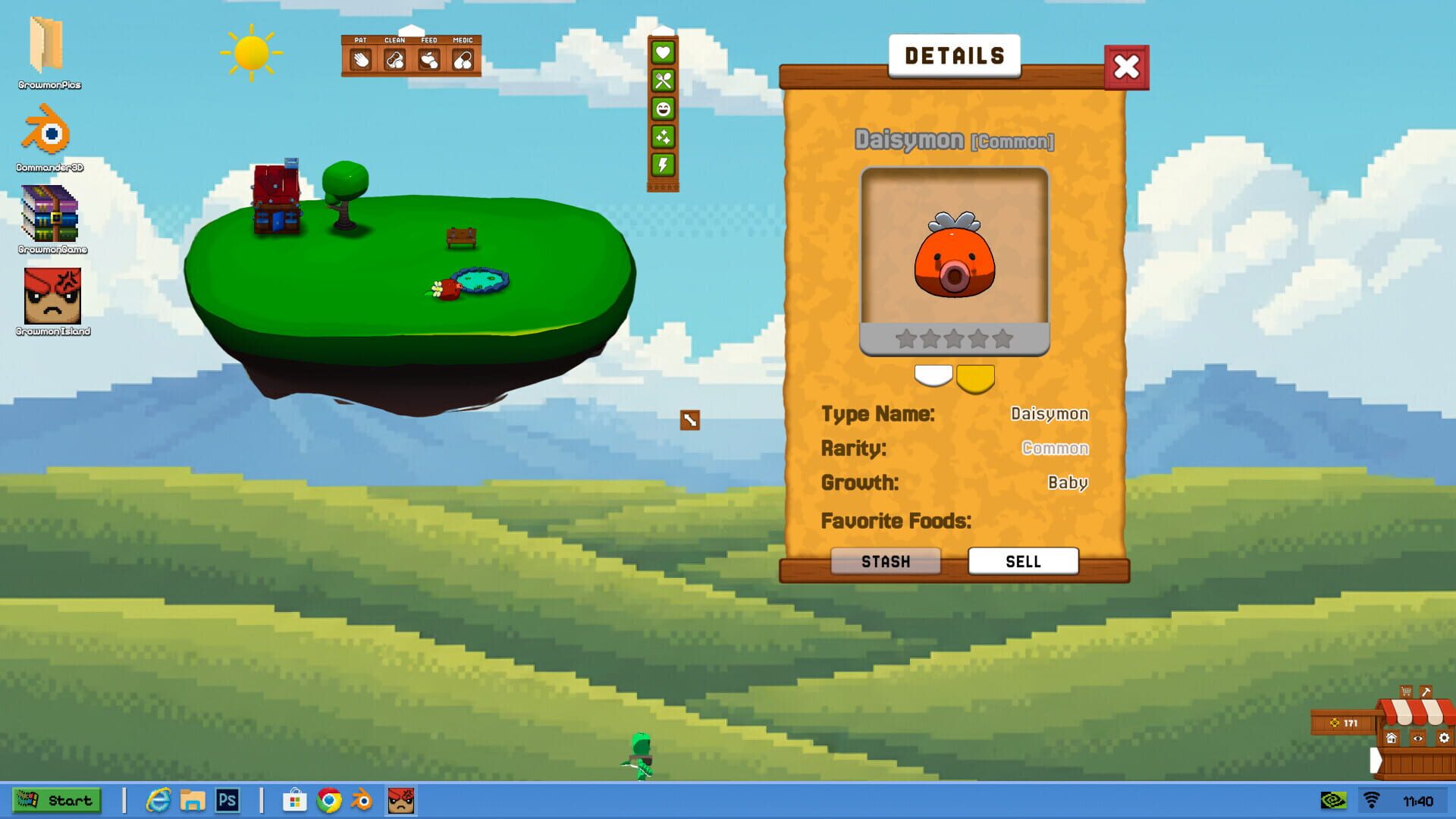Open the shopping cart store
This screenshot has width=1456, height=819.
1406,691
